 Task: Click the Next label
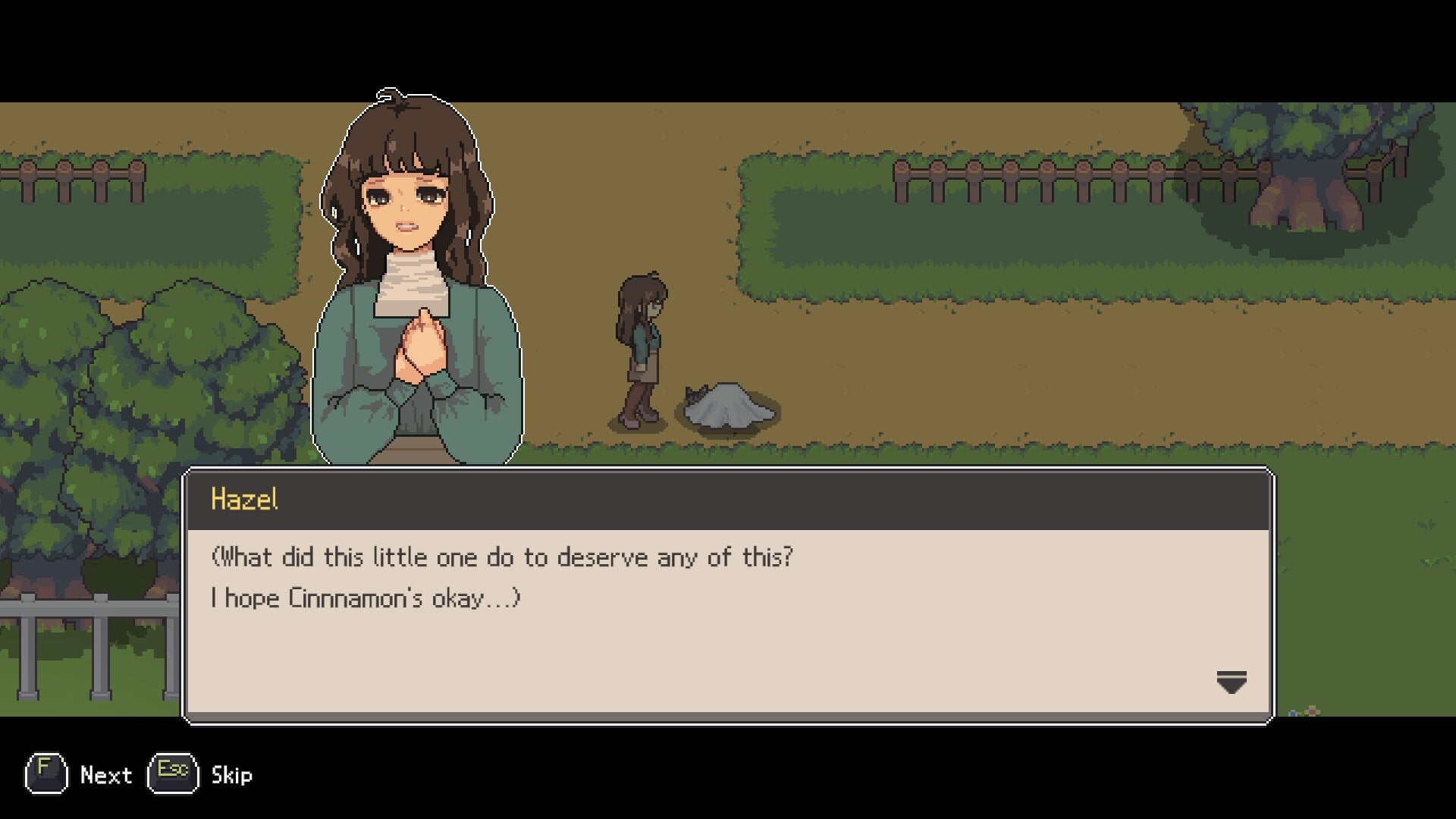pyautogui.click(x=106, y=775)
